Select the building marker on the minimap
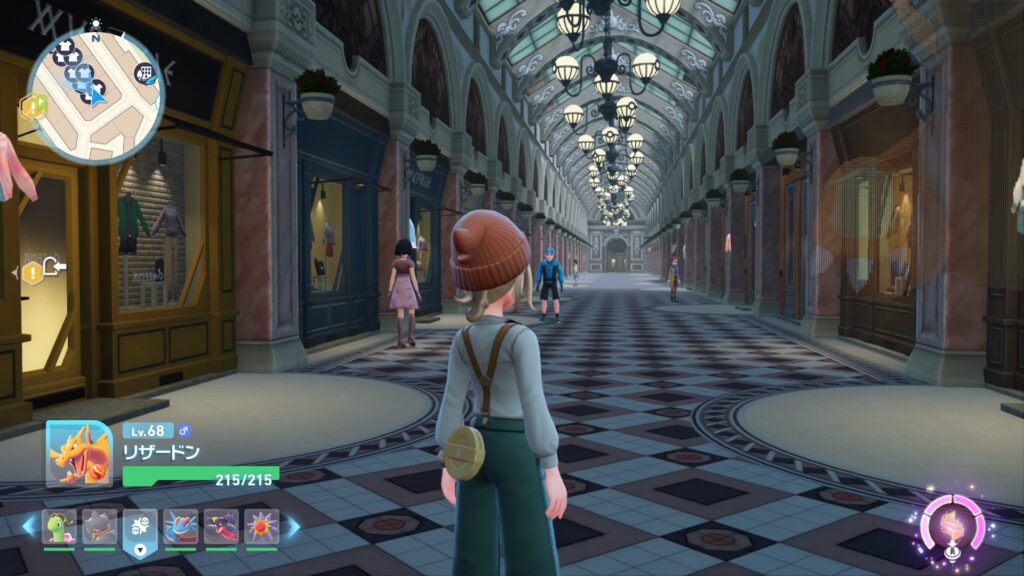 [144, 74]
